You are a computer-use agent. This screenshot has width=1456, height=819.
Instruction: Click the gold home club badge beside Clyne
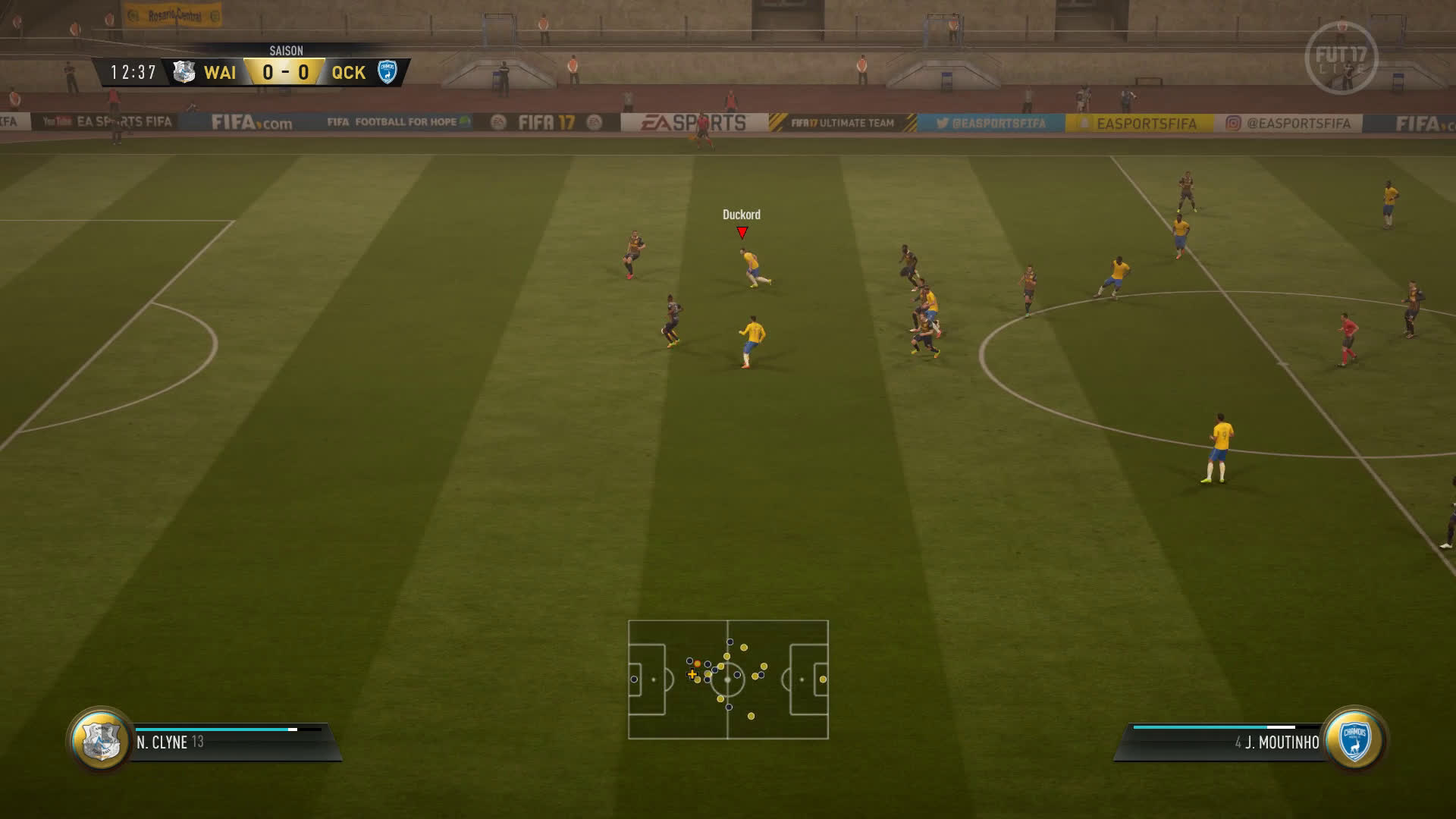(x=101, y=740)
